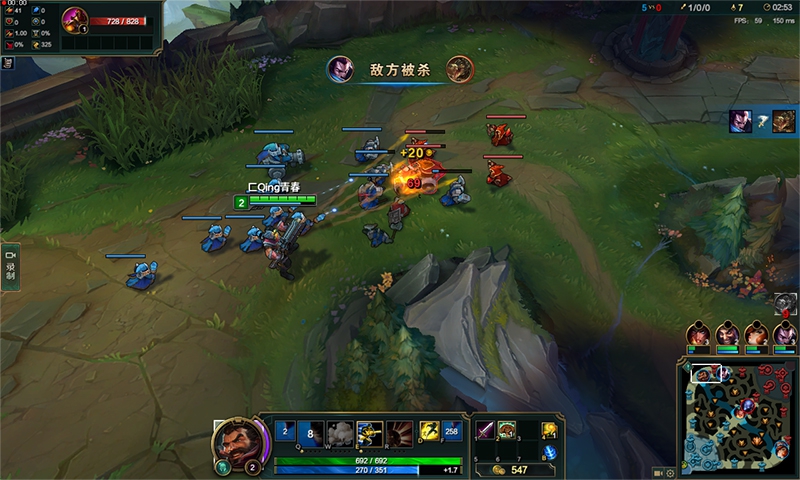800x480 pixels.
Task: Open the settings gear beside the minimap
Action: (670, 473)
